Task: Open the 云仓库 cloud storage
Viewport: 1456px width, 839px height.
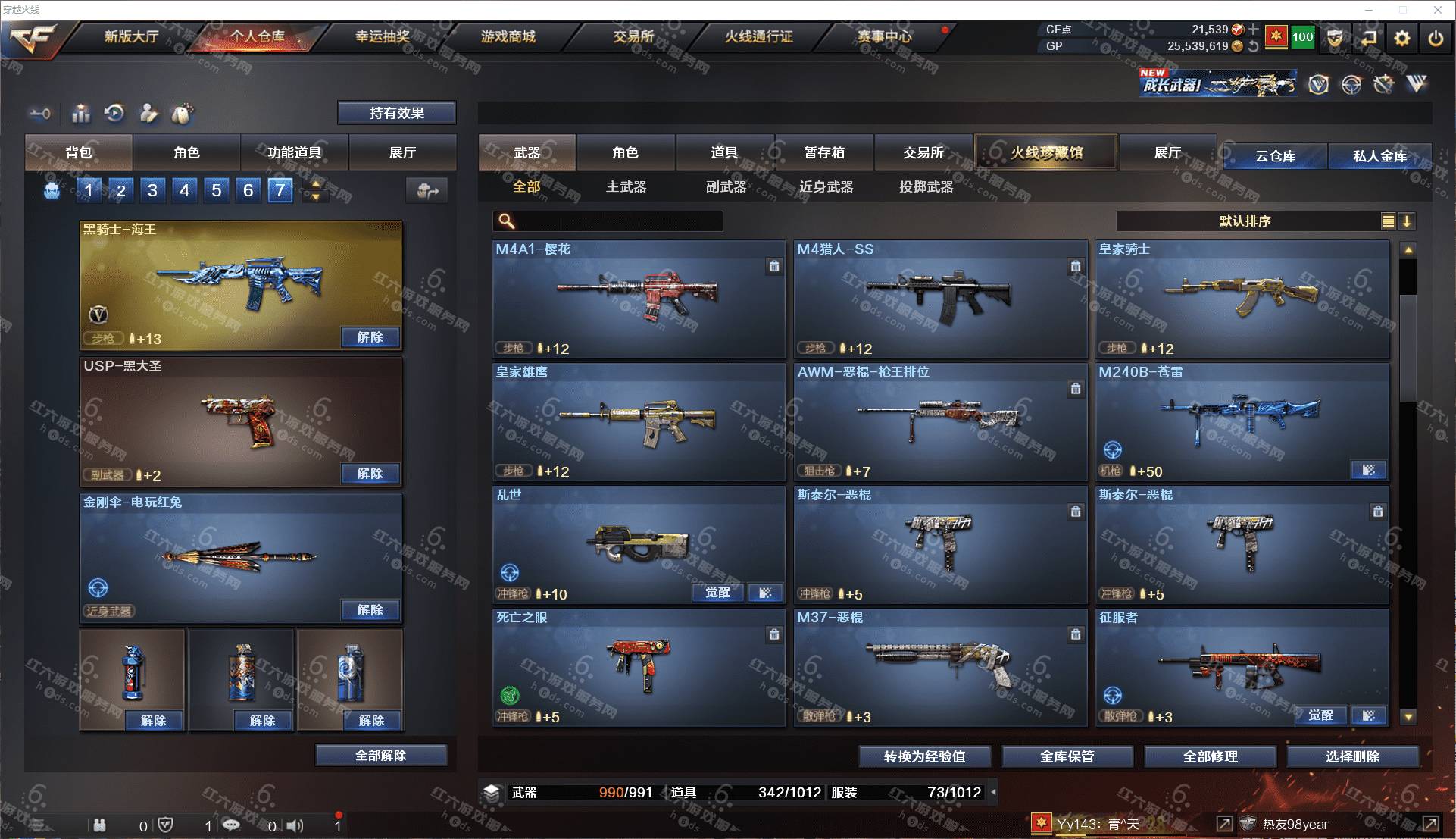Action: (x=1275, y=156)
